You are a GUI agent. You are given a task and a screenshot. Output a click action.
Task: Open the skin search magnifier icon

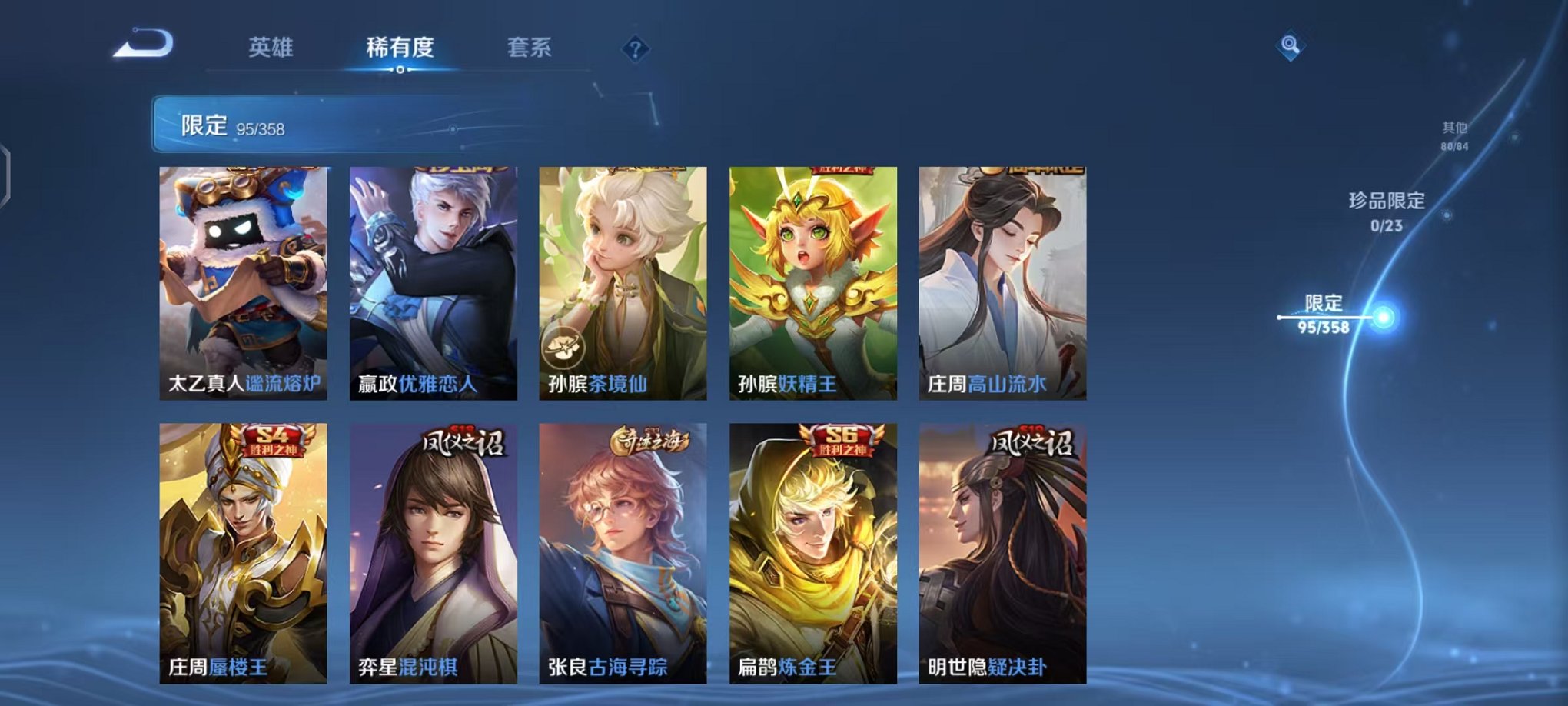point(1291,46)
